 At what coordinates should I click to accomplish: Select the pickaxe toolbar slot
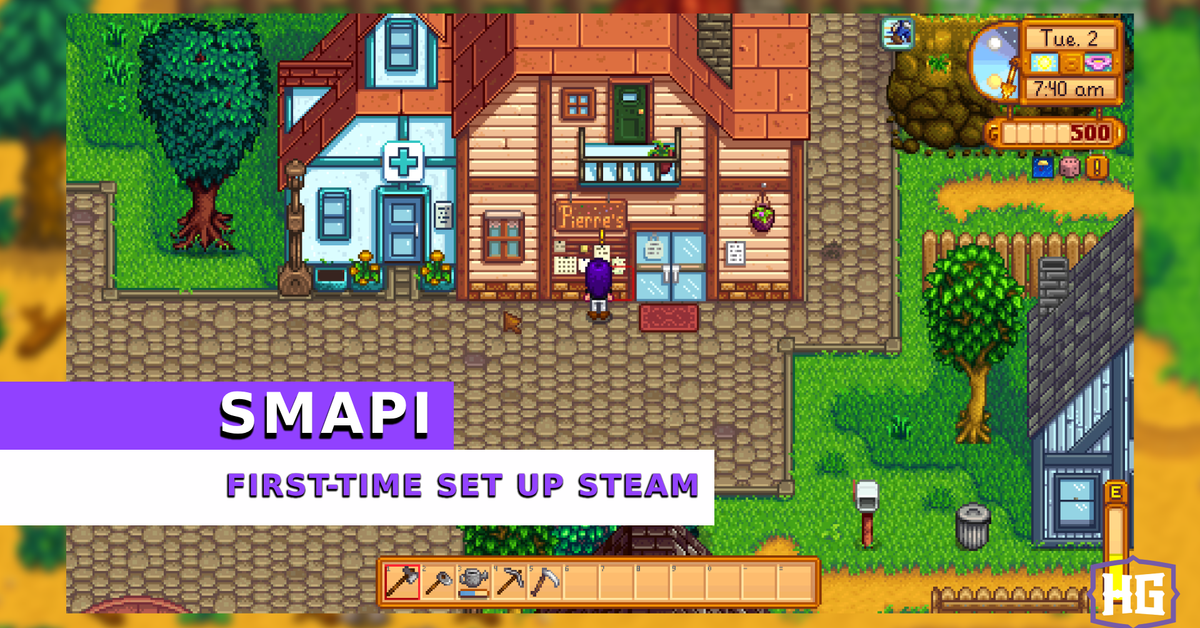pos(509,582)
